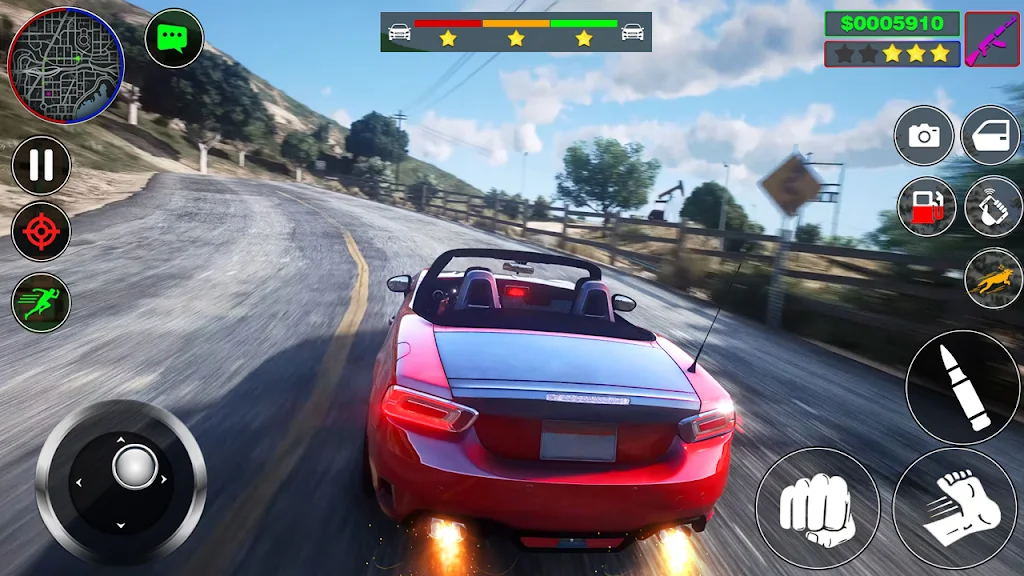Activate the red crosshair target button
The height and width of the screenshot is (576, 1024).
point(41,233)
